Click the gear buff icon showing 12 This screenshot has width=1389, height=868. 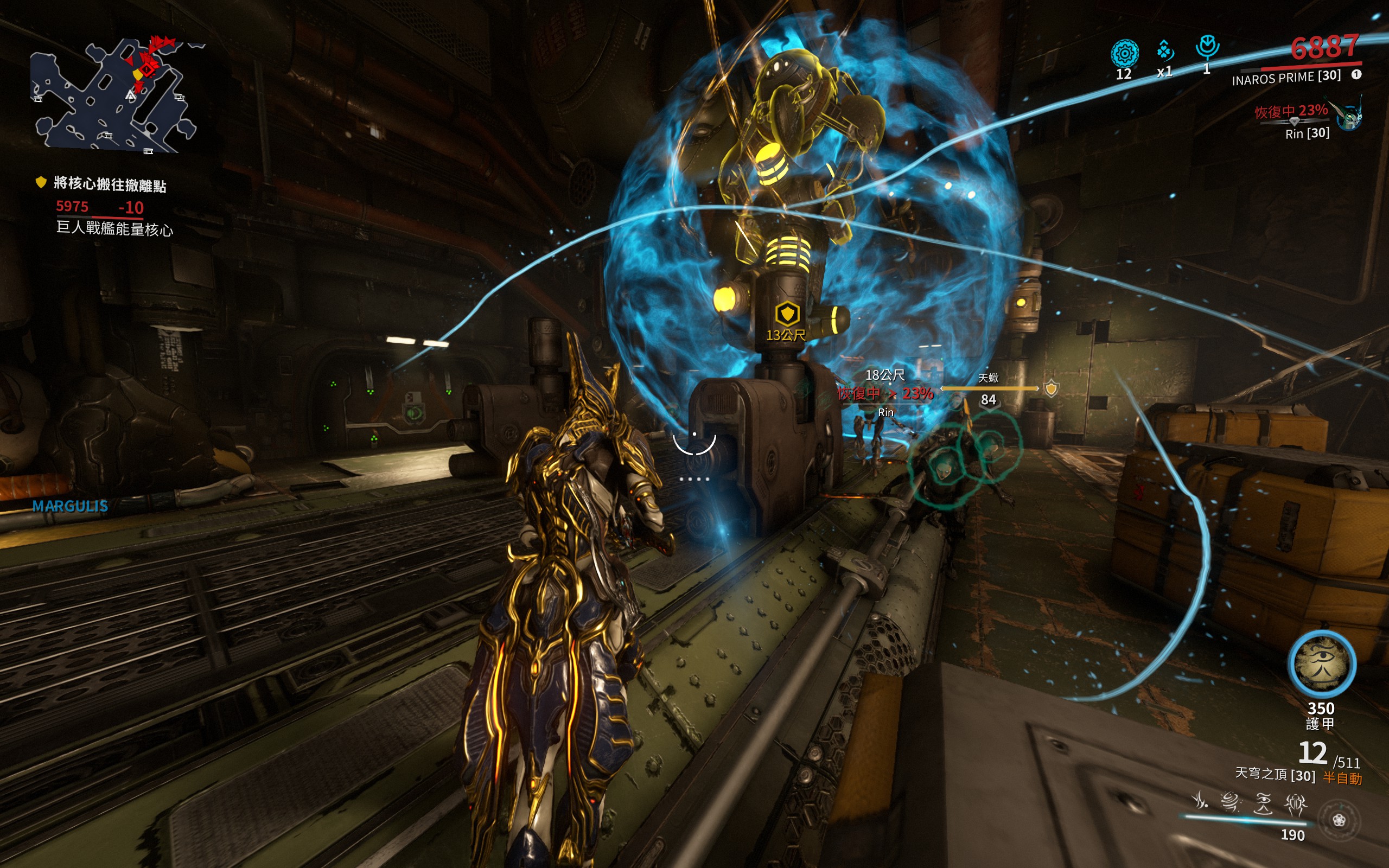(x=1124, y=54)
